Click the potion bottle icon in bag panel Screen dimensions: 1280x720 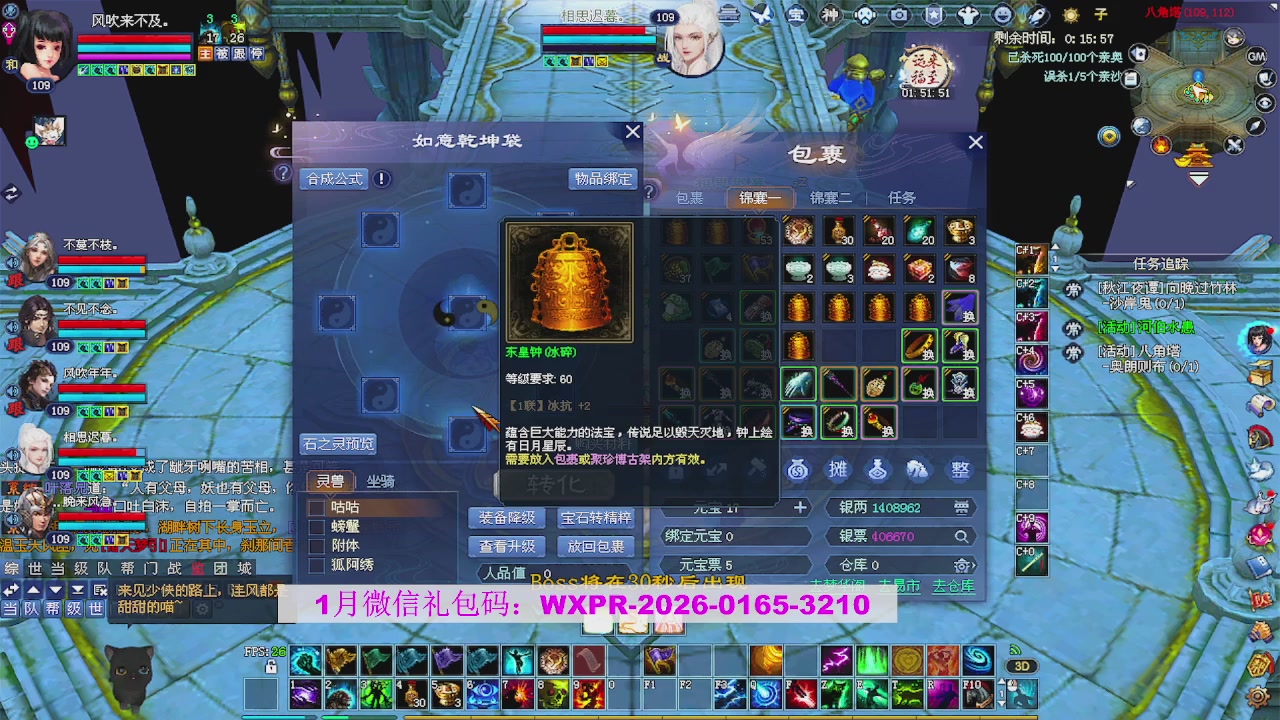(x=878, y=469)
